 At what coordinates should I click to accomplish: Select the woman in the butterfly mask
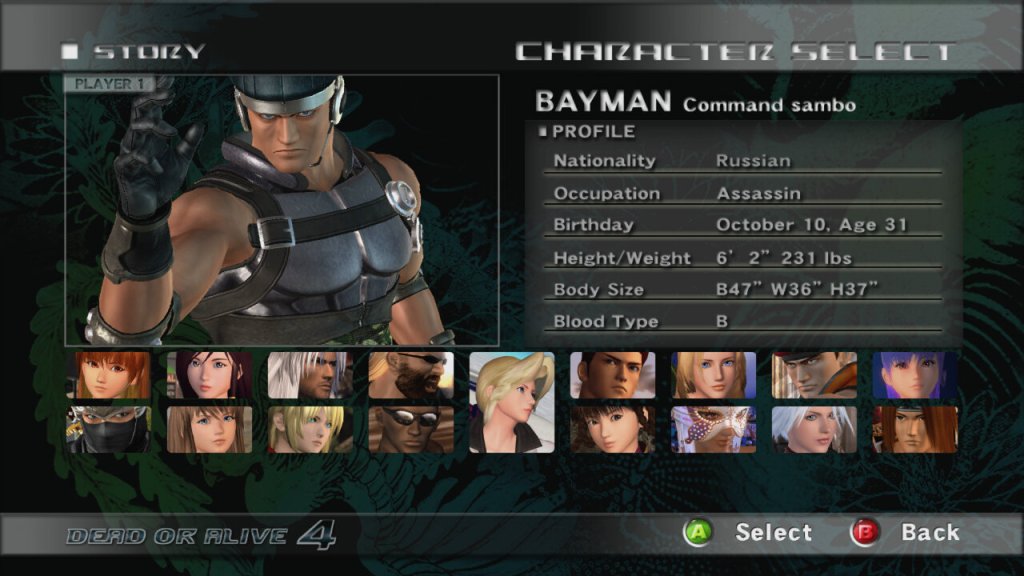coord(714,429)
